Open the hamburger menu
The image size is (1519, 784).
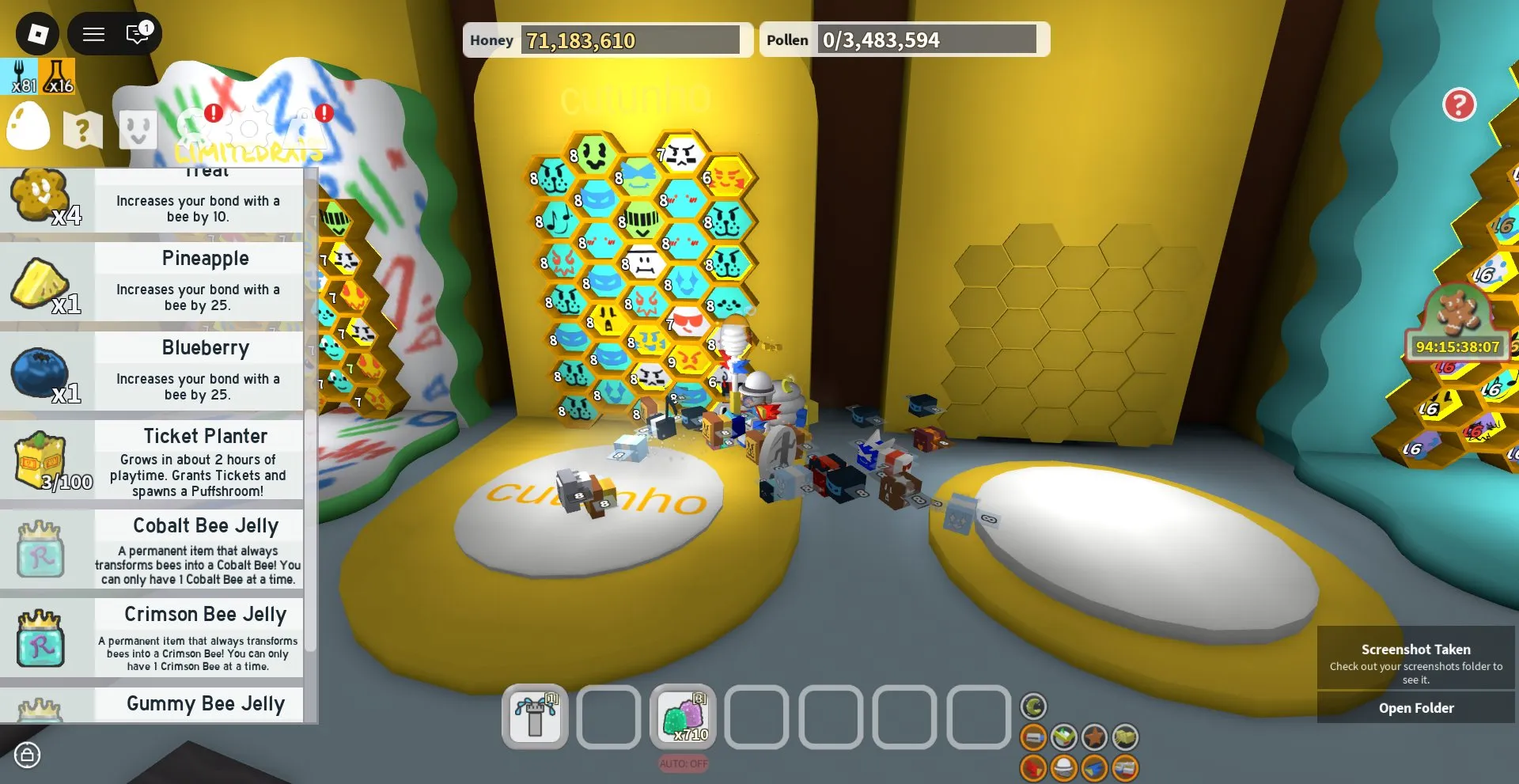point(93,33)
